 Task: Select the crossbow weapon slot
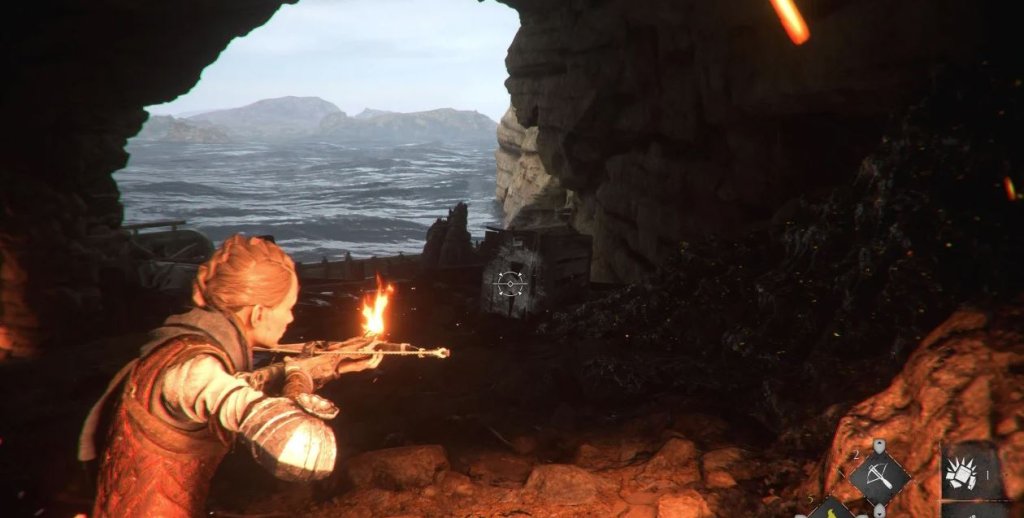point(879,478)
